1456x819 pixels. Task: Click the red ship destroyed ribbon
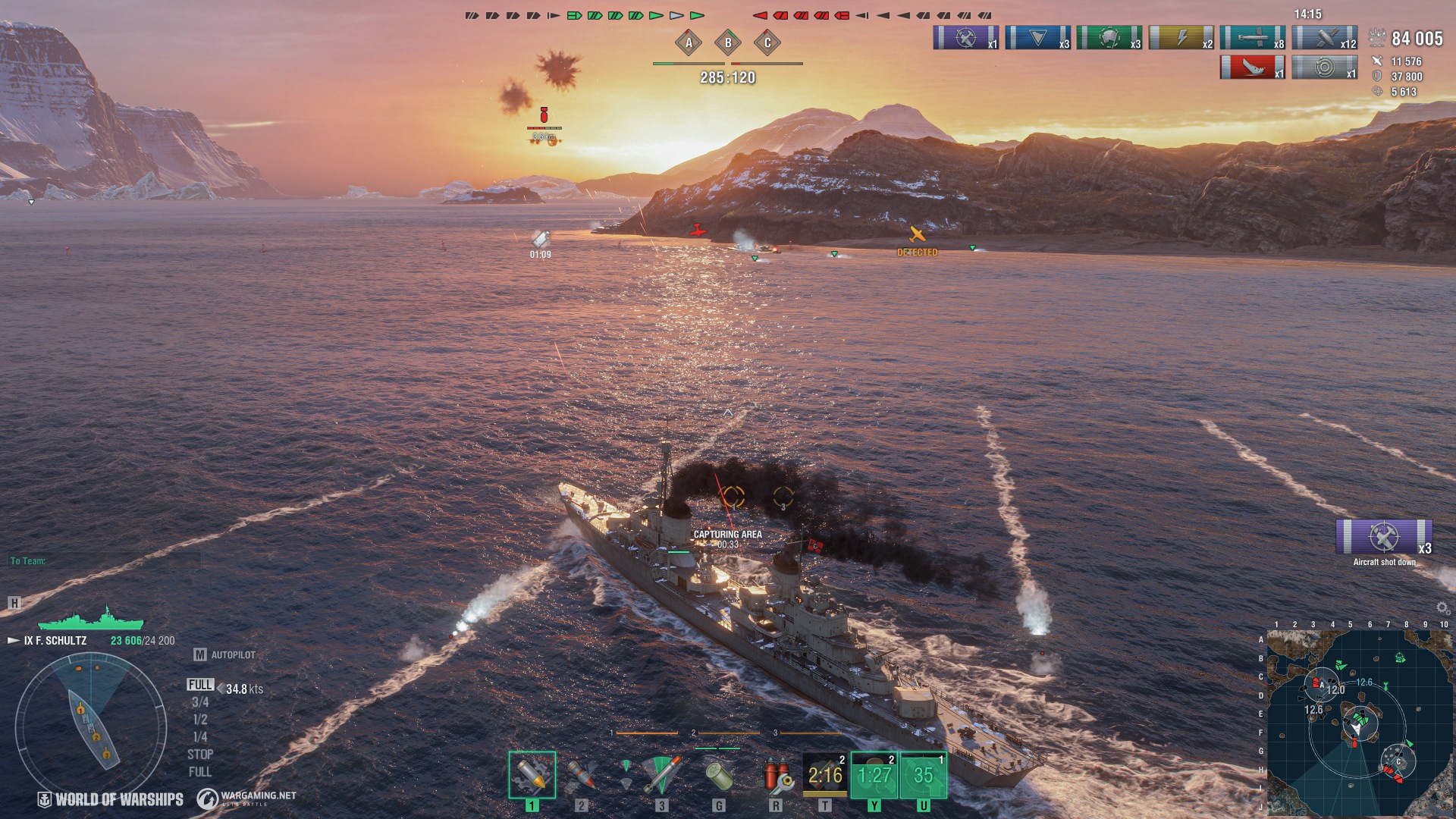click(1252, 67)
